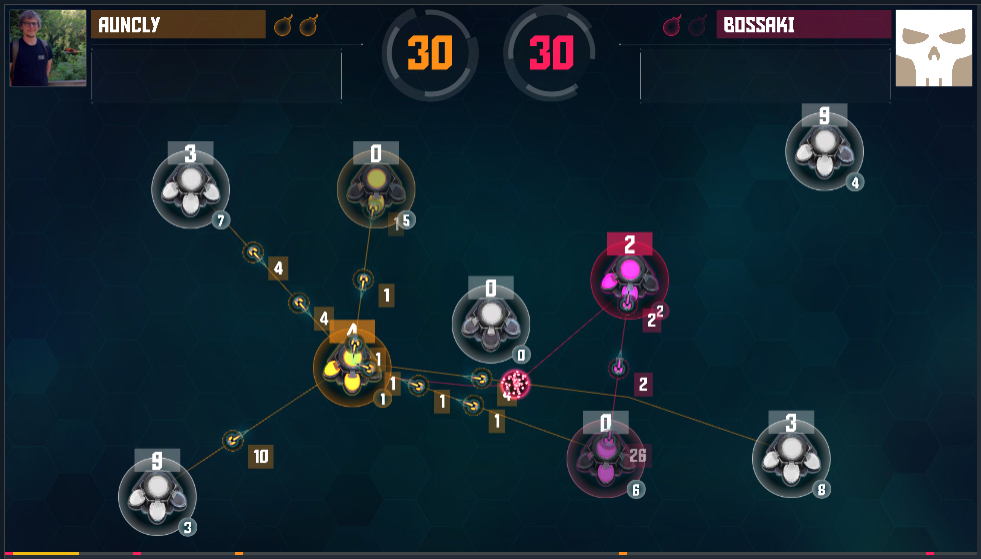Click Auncly's player portrait photo
981x559 pixels.
[x=46, y=48]
